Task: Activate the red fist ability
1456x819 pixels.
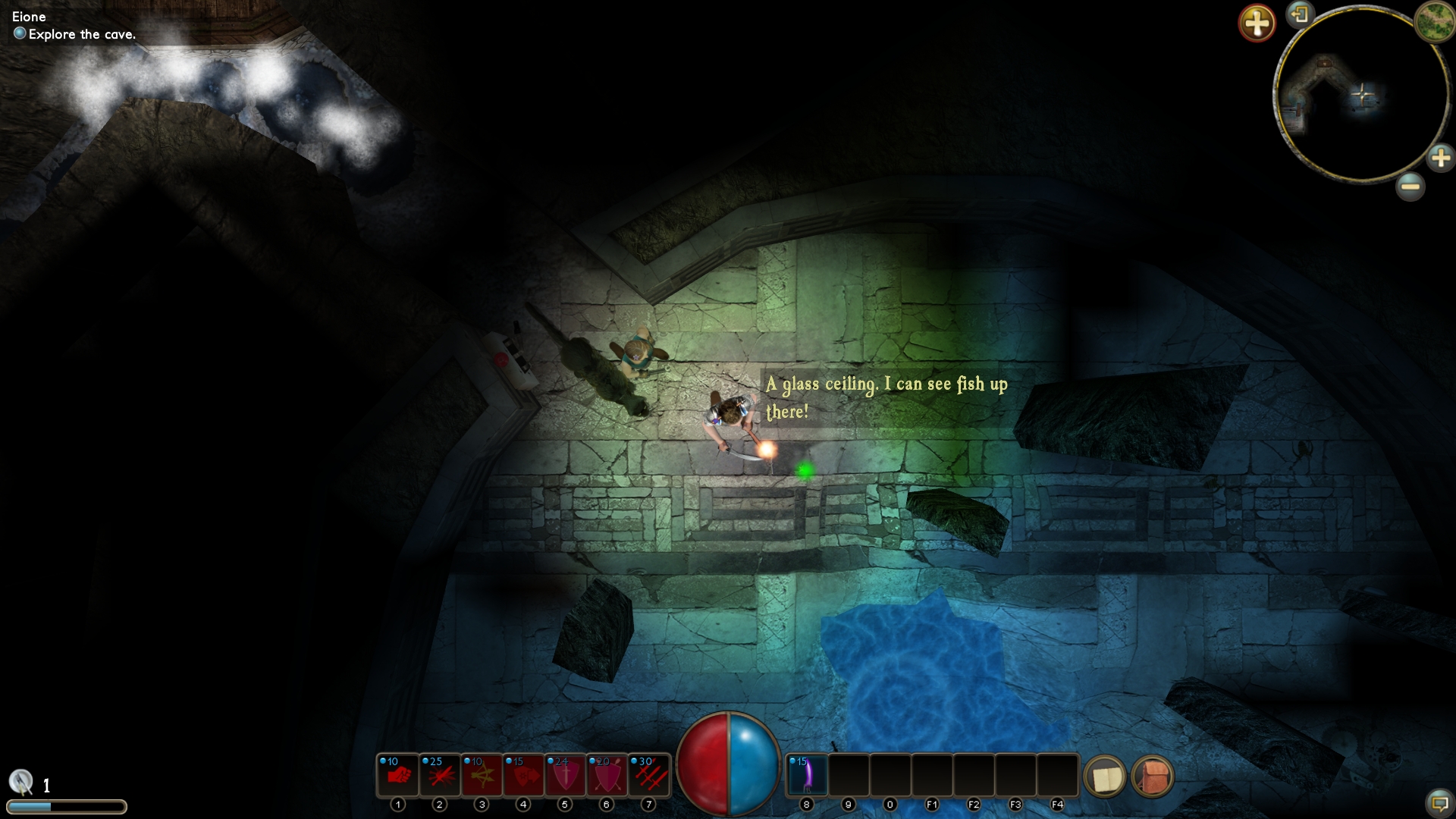Action: click(398, 775)
